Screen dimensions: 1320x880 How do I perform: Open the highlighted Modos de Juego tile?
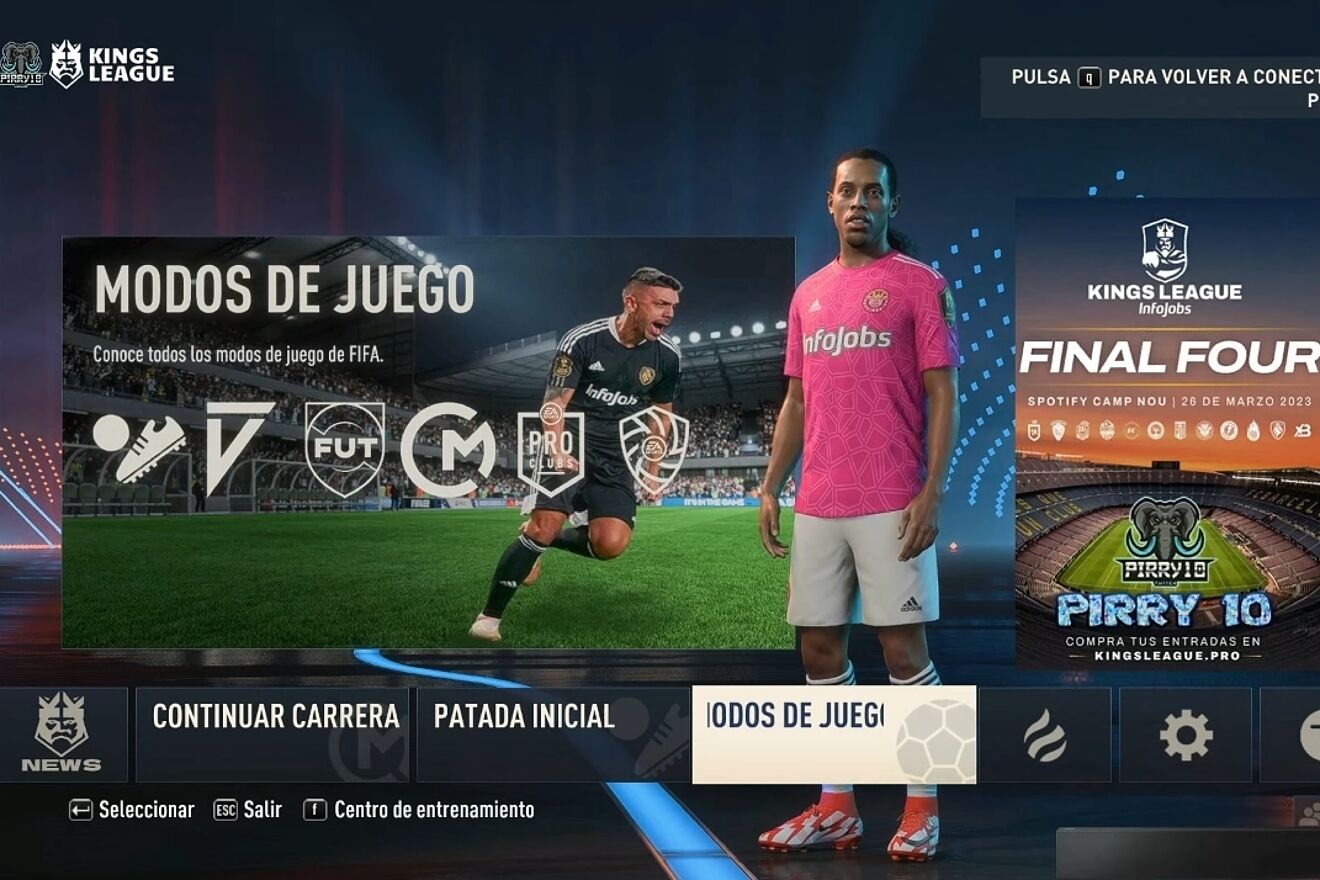[833, 735]
